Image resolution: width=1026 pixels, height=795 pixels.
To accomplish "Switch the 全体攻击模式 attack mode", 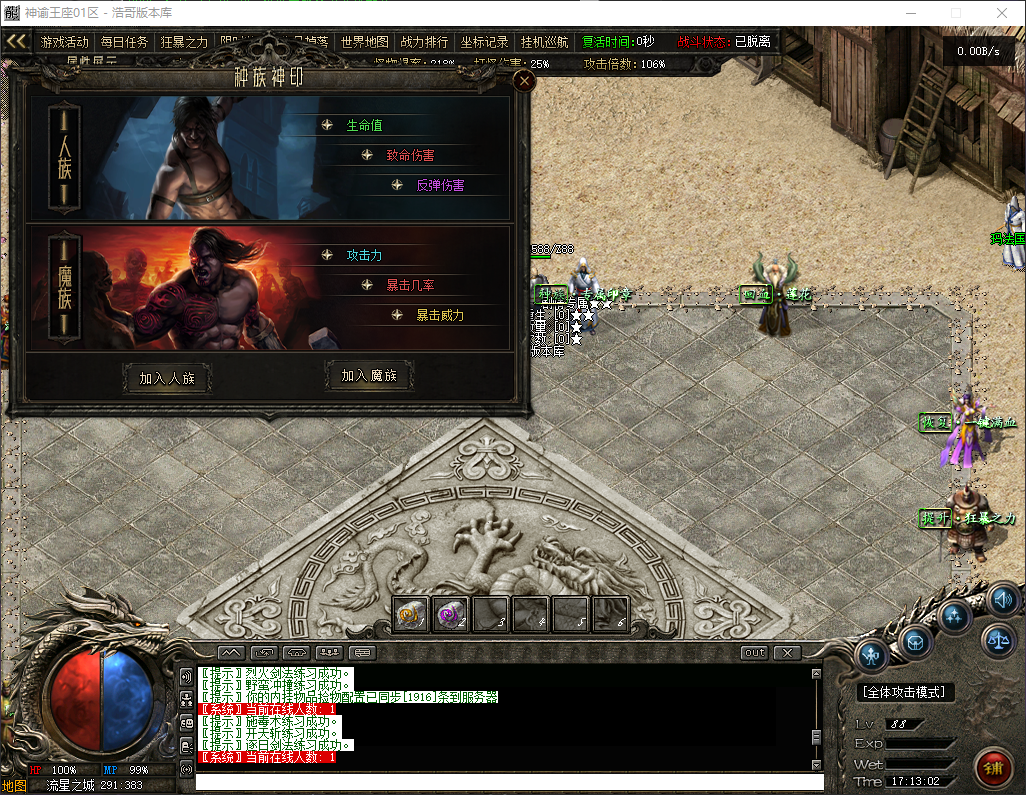I will click(x=905, y=692).
